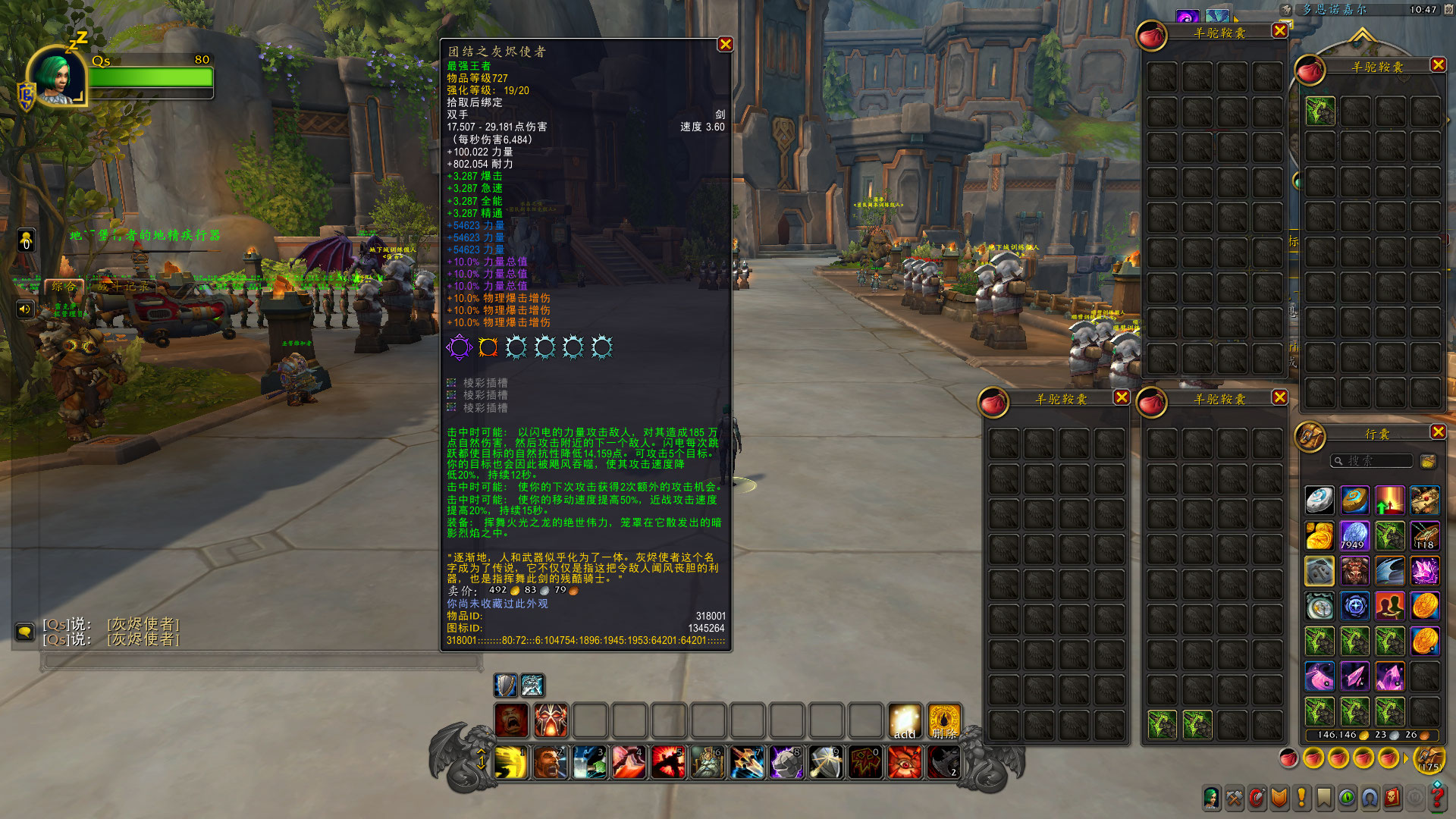
Task: Use the ability in hotbar slot 1
Action: pos(512,762)
